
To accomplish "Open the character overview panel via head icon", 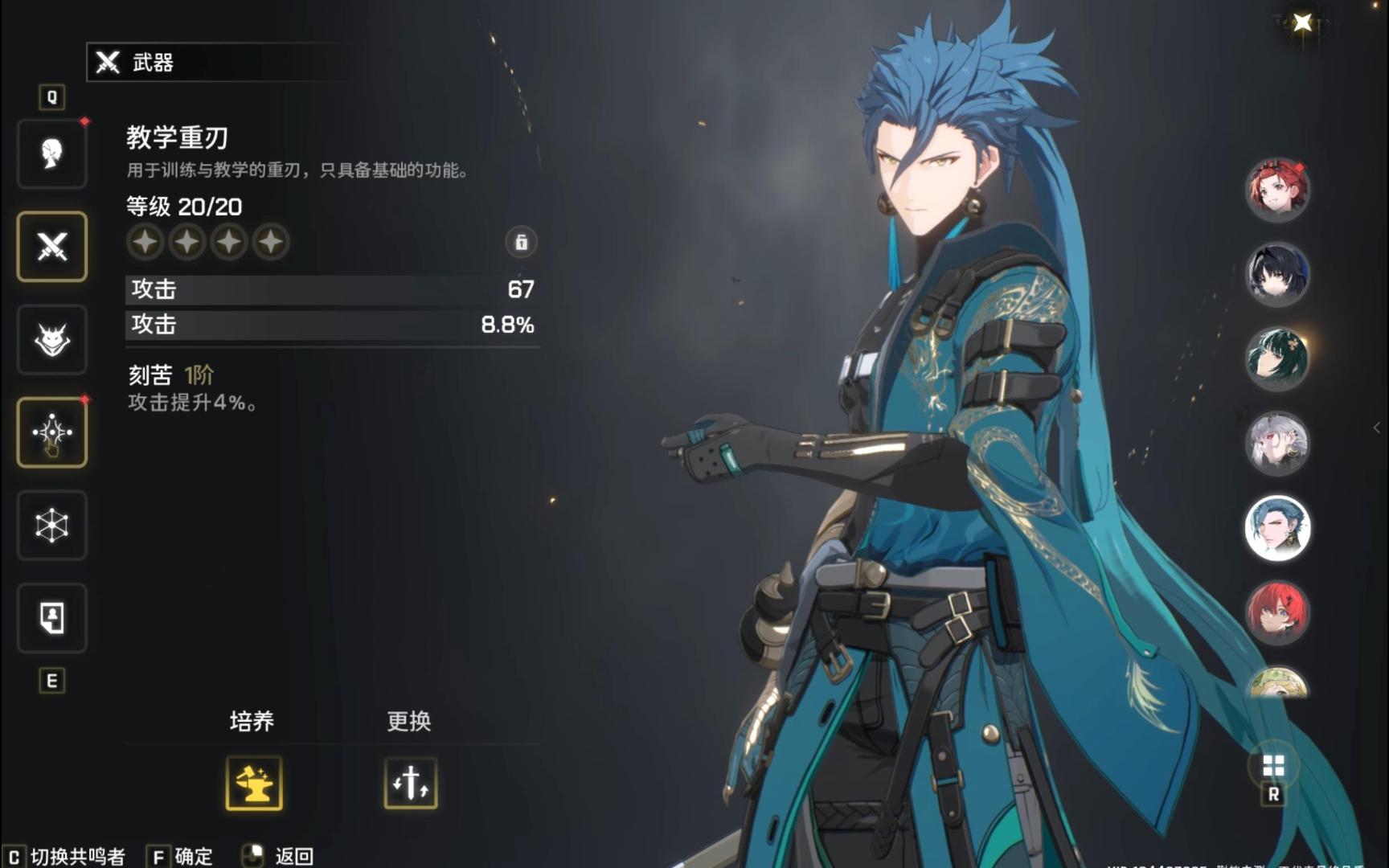I will tap(51, 154).
